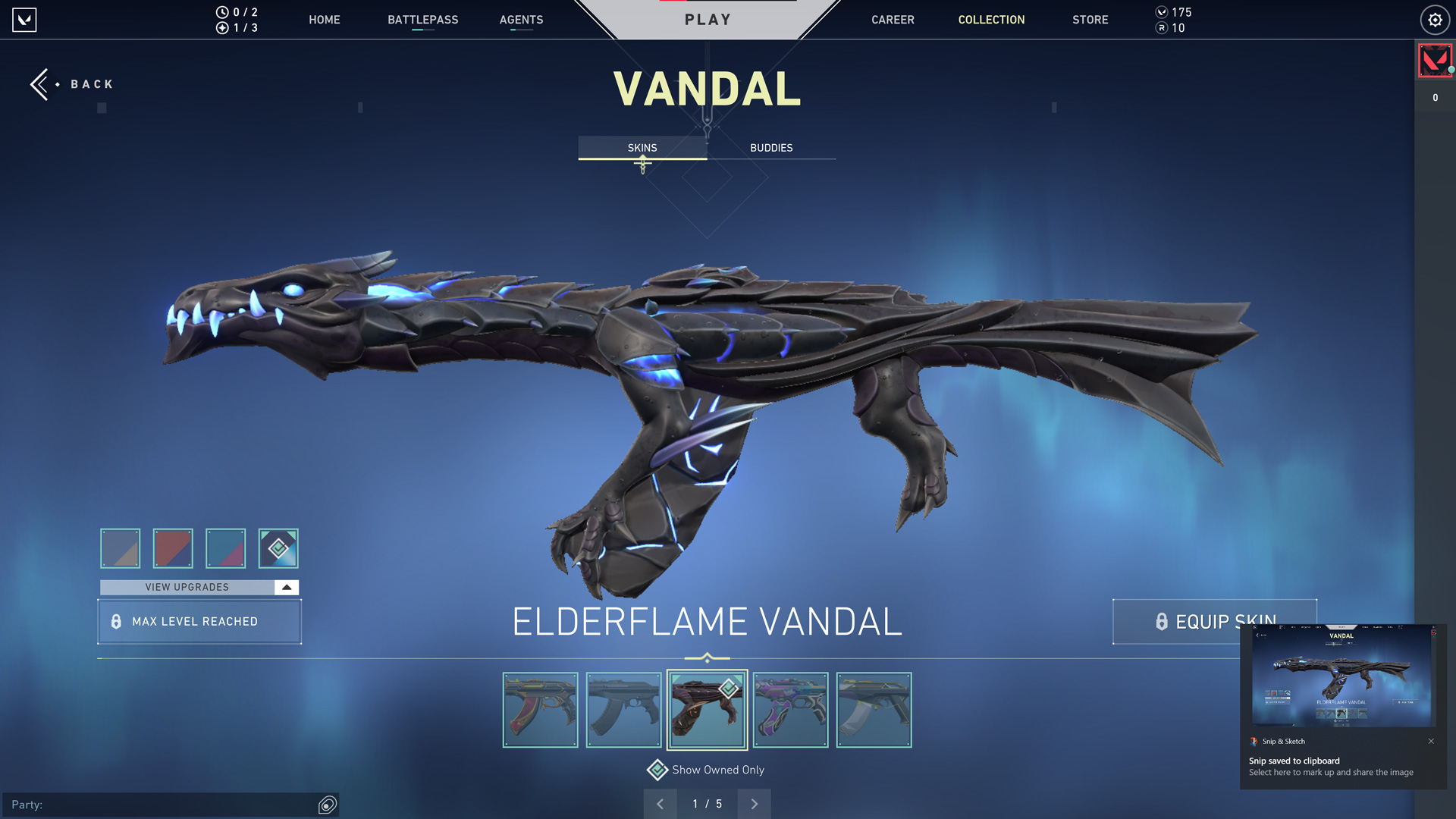
Task: Open the Collection menu item
Action: (991, 20)
